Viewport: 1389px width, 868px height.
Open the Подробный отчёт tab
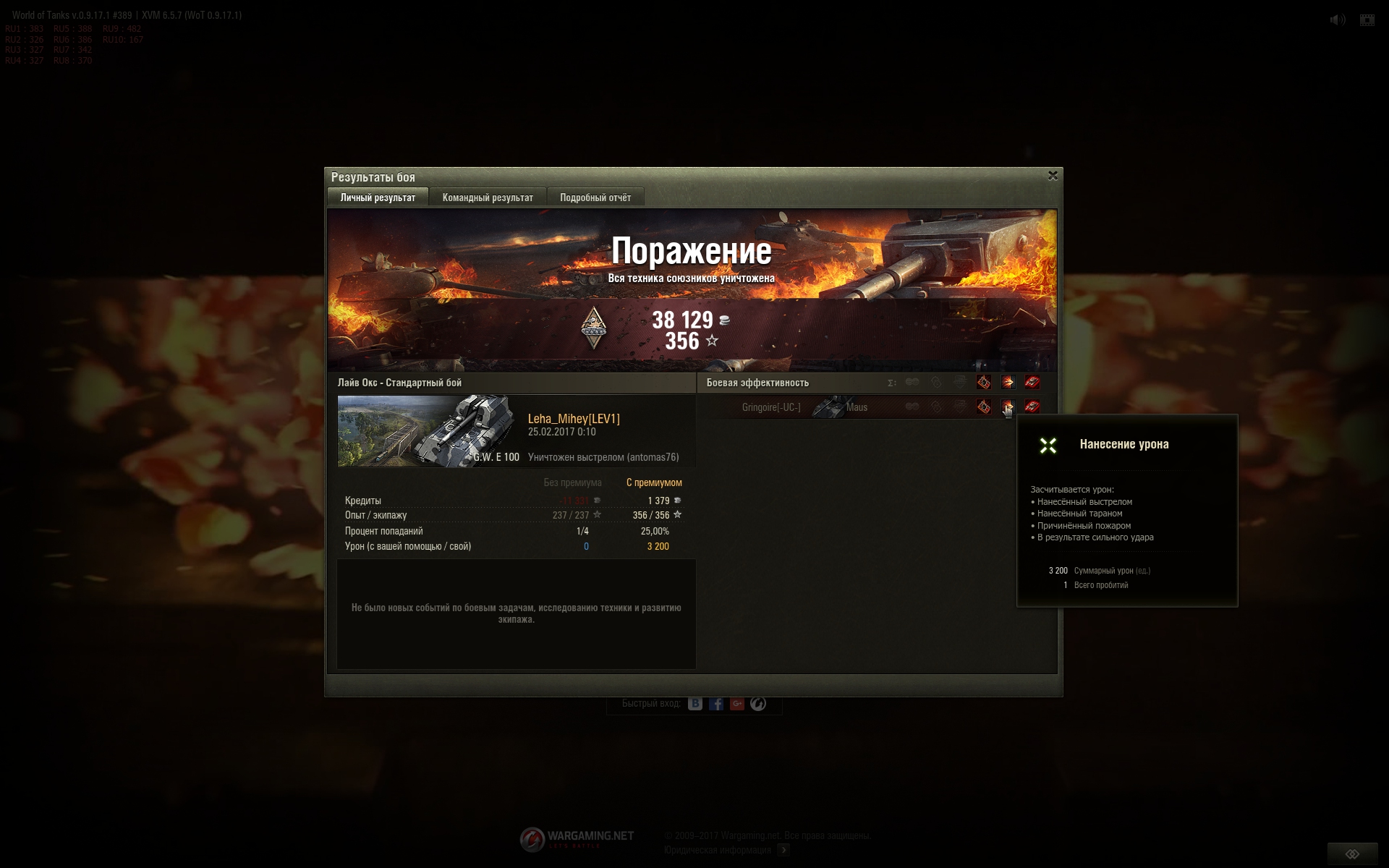pos(595,197)
